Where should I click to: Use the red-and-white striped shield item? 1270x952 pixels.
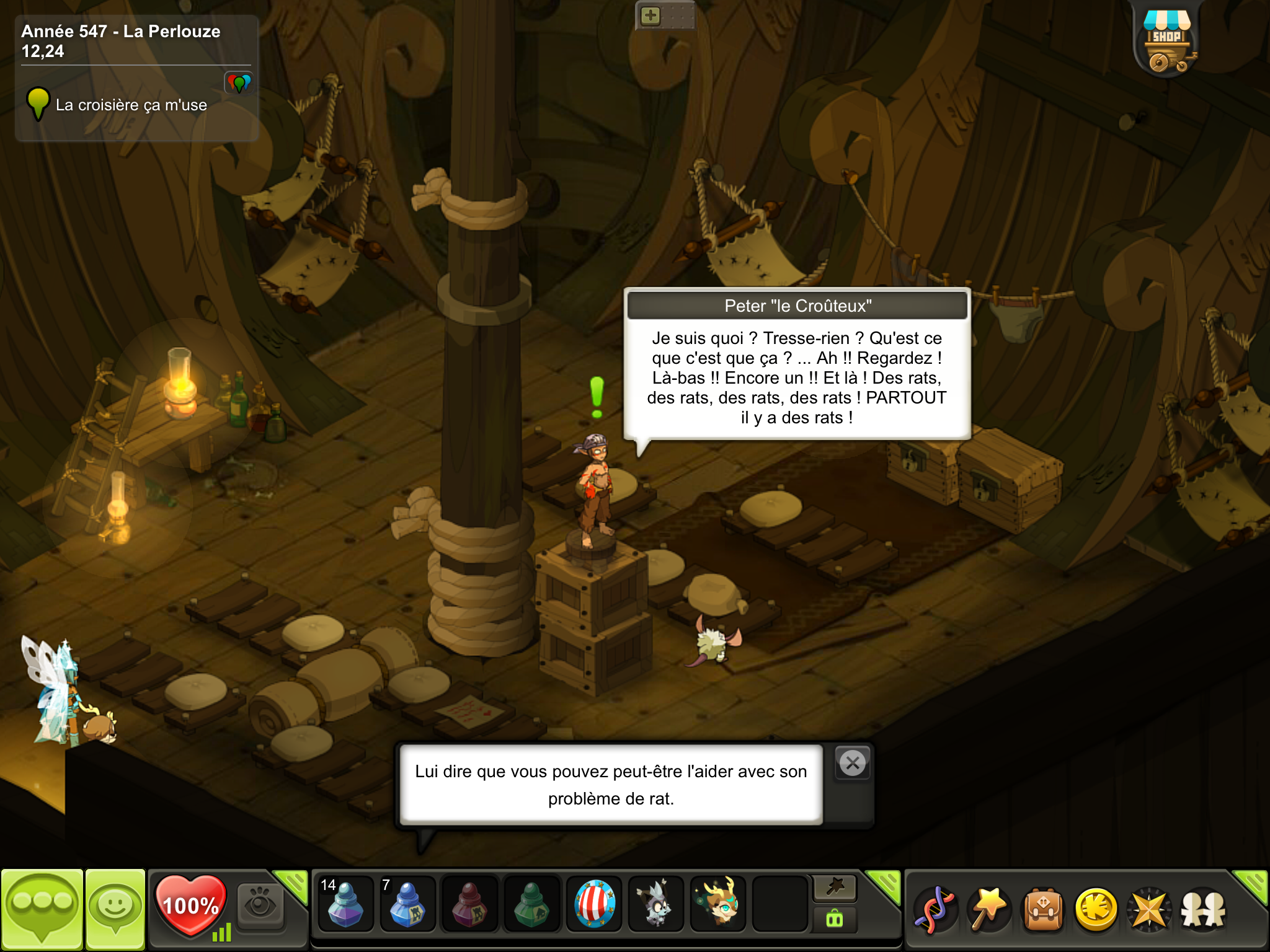pyautogui.click(x=594, y=903)
